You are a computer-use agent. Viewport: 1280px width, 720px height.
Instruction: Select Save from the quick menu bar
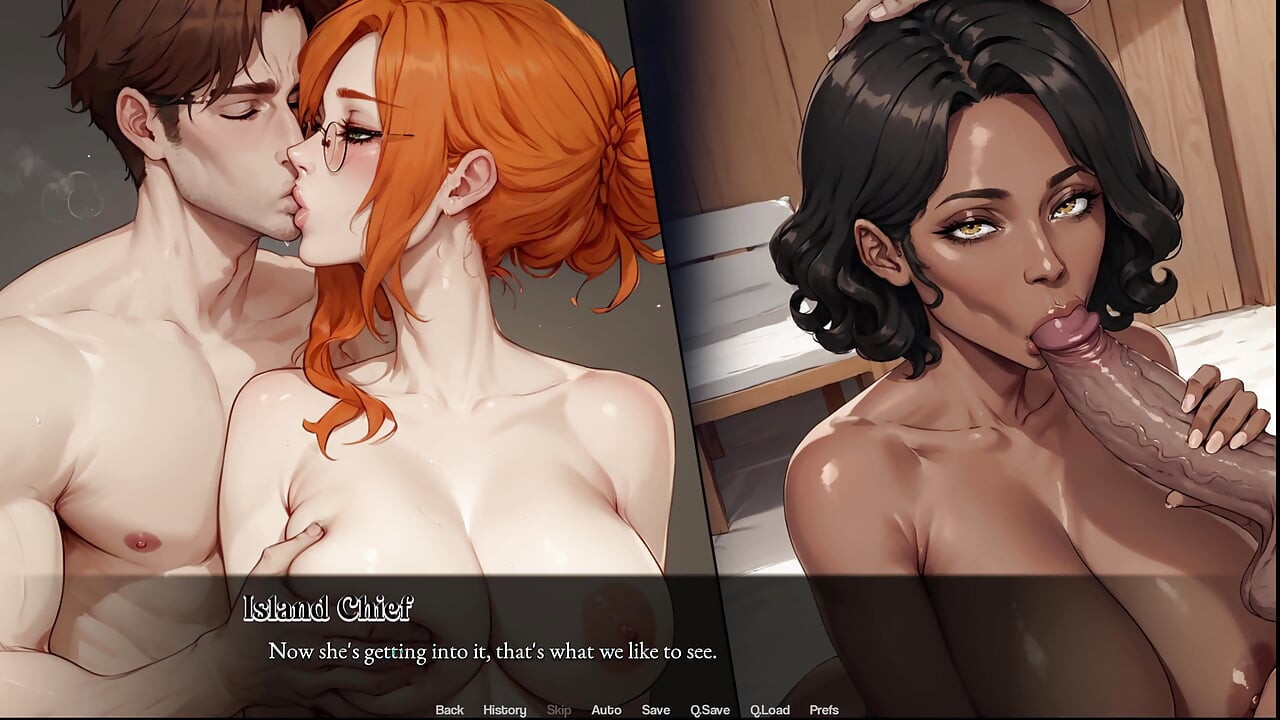(656, 709)
